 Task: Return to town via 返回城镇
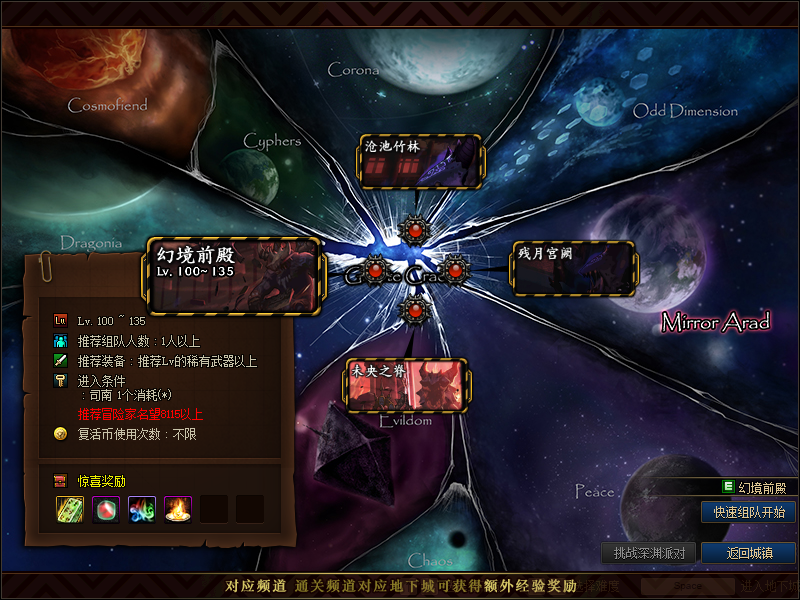pos(748,552)
